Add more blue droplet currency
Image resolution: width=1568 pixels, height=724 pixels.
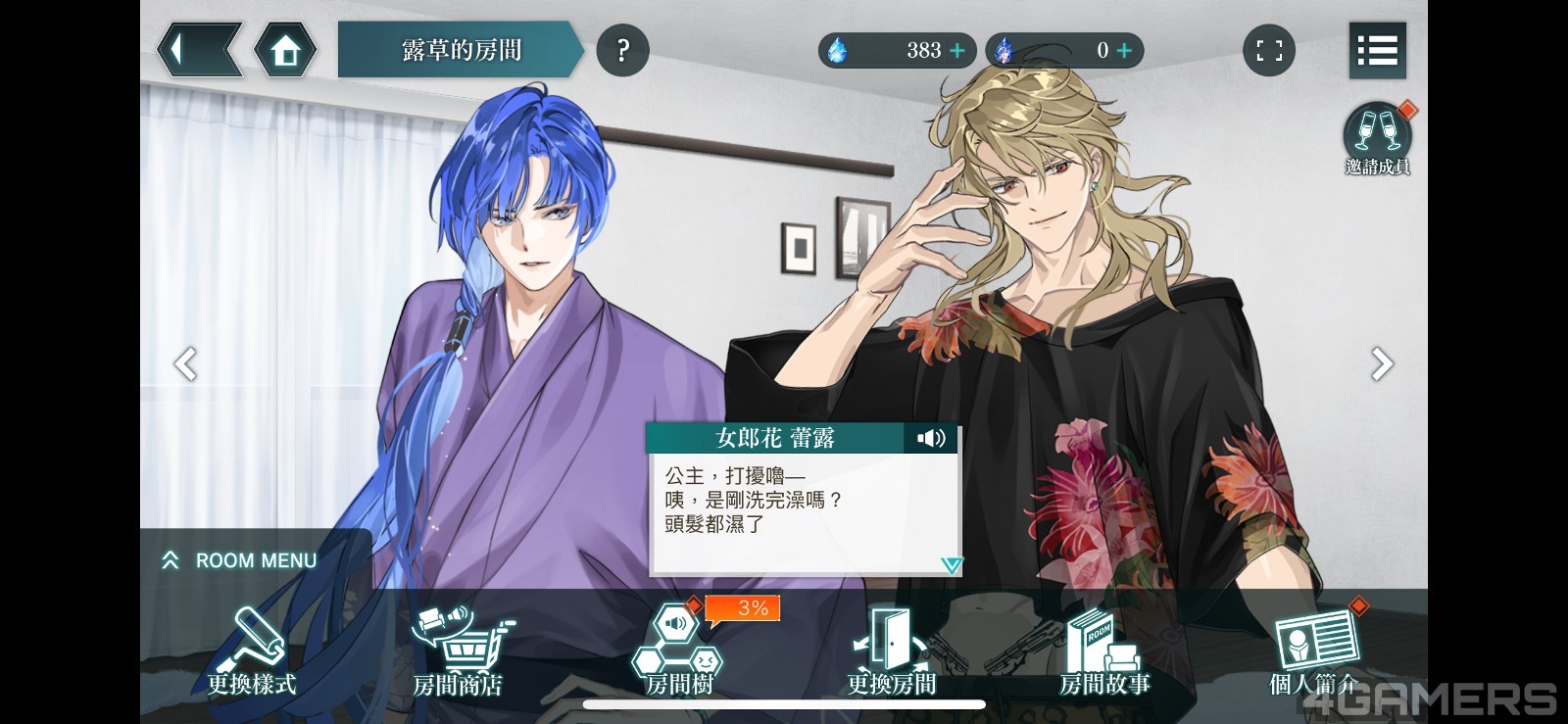pyautogui.click(x=957, y=50)
